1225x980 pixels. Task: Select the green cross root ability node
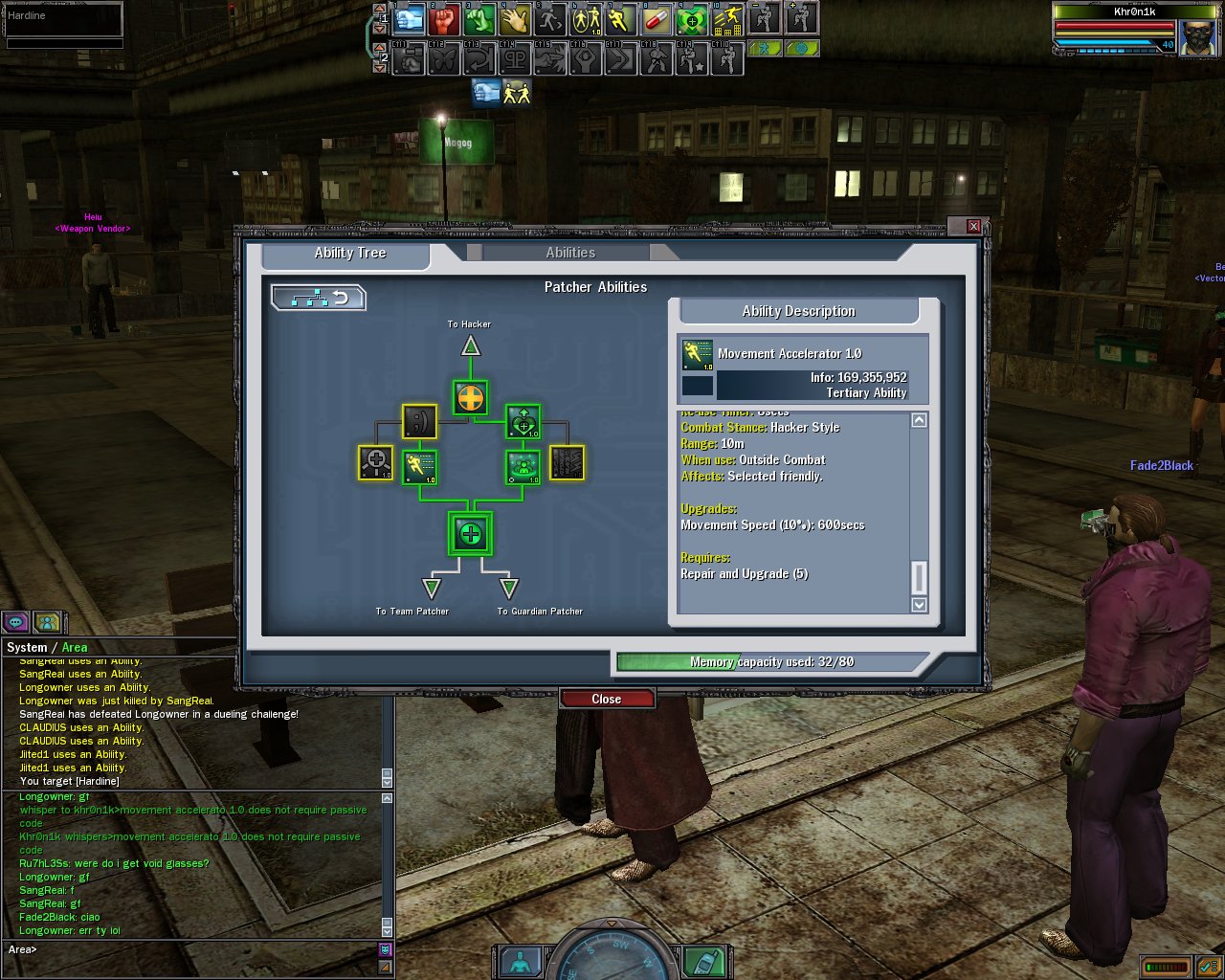click(470, 534)
